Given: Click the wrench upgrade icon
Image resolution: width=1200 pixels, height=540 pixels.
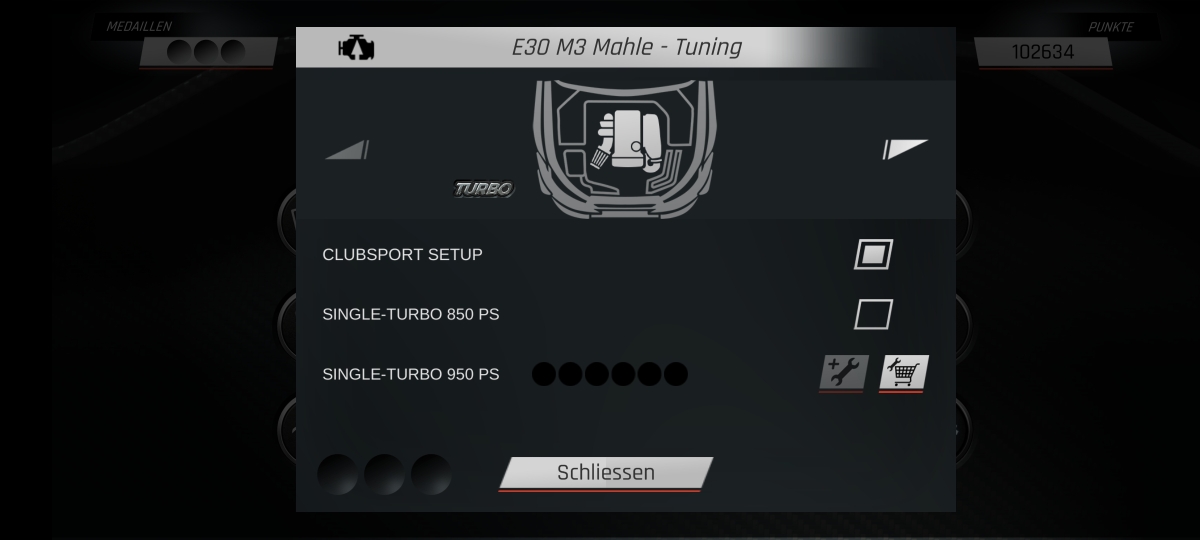Looking at the screenshot, I should pos(843,373).
